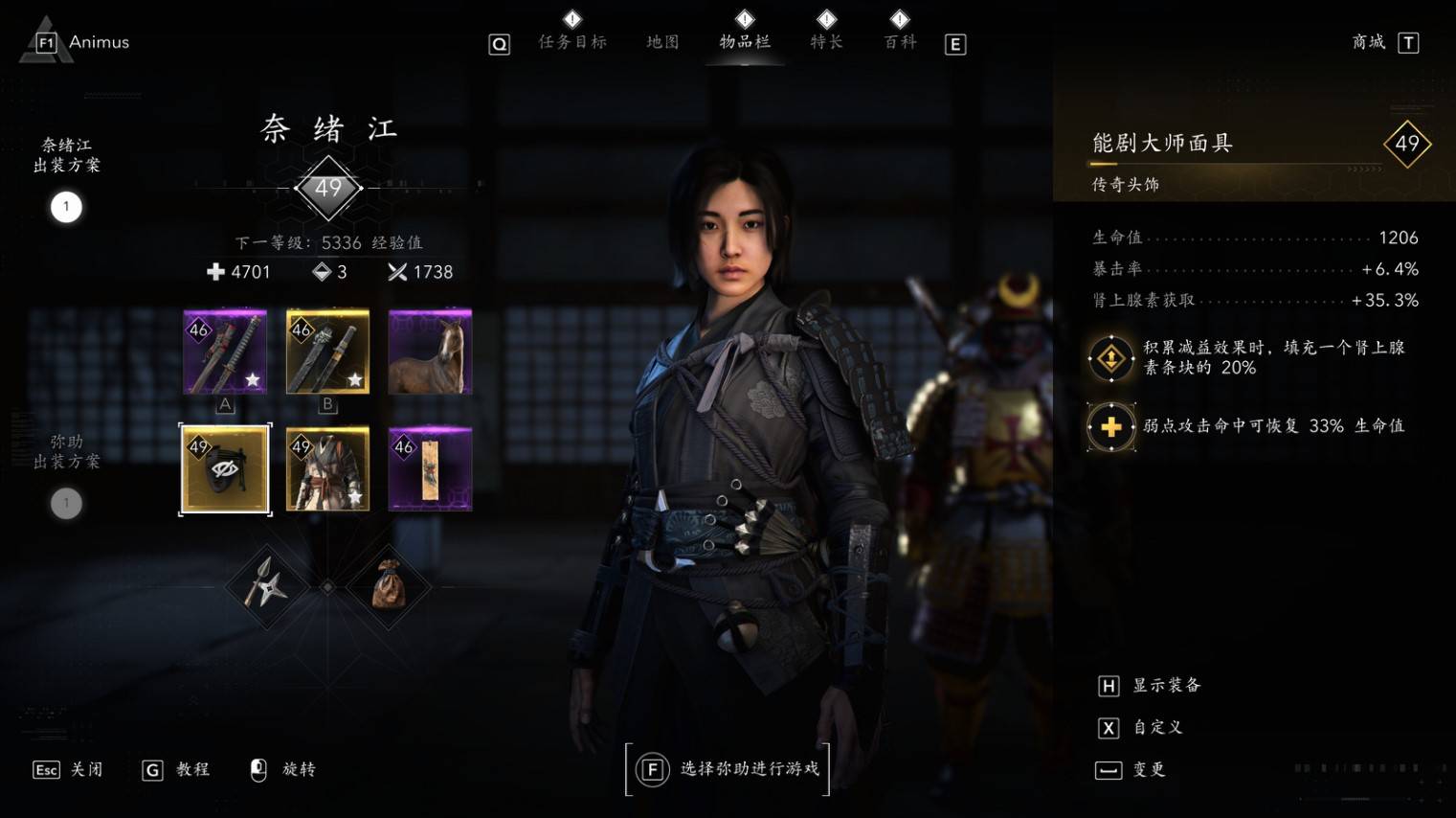Image resolution: width=1456 pixels, height=818 pixels.
Task: Open the 地图 tab
Action: coord(662,42)
